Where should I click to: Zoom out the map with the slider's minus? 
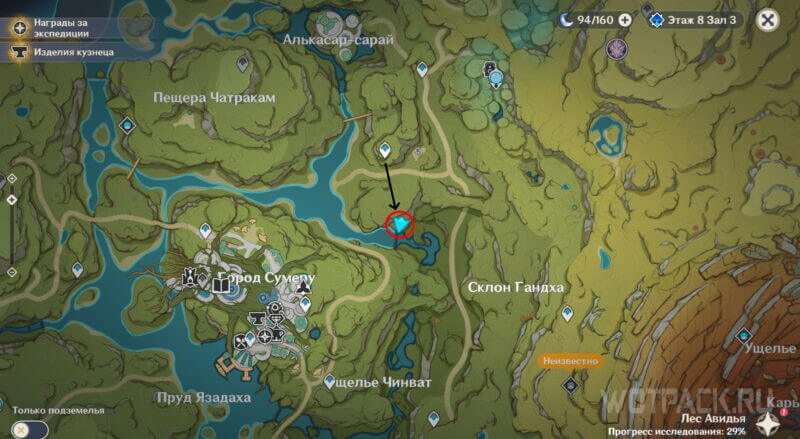point(12,272)
